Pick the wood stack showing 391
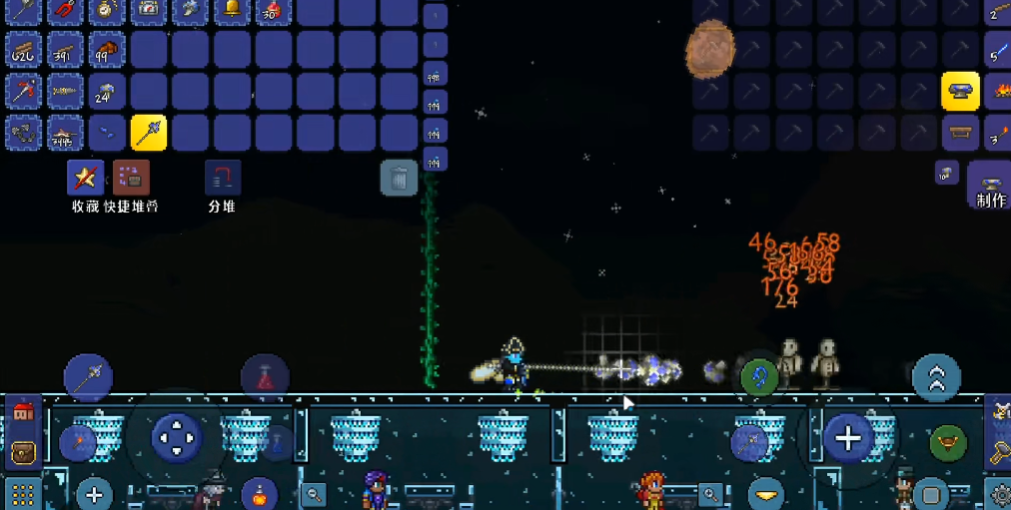1011x510 pixels. pos(65,50)
